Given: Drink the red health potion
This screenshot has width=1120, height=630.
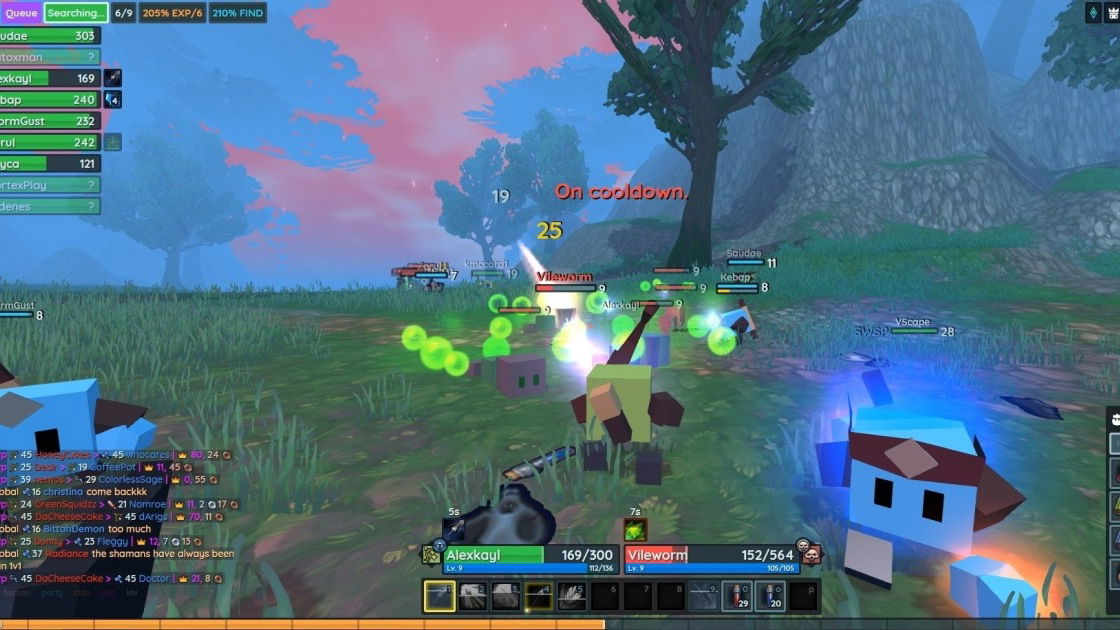Looking at the screenshot, I should [x=737, y=596].
